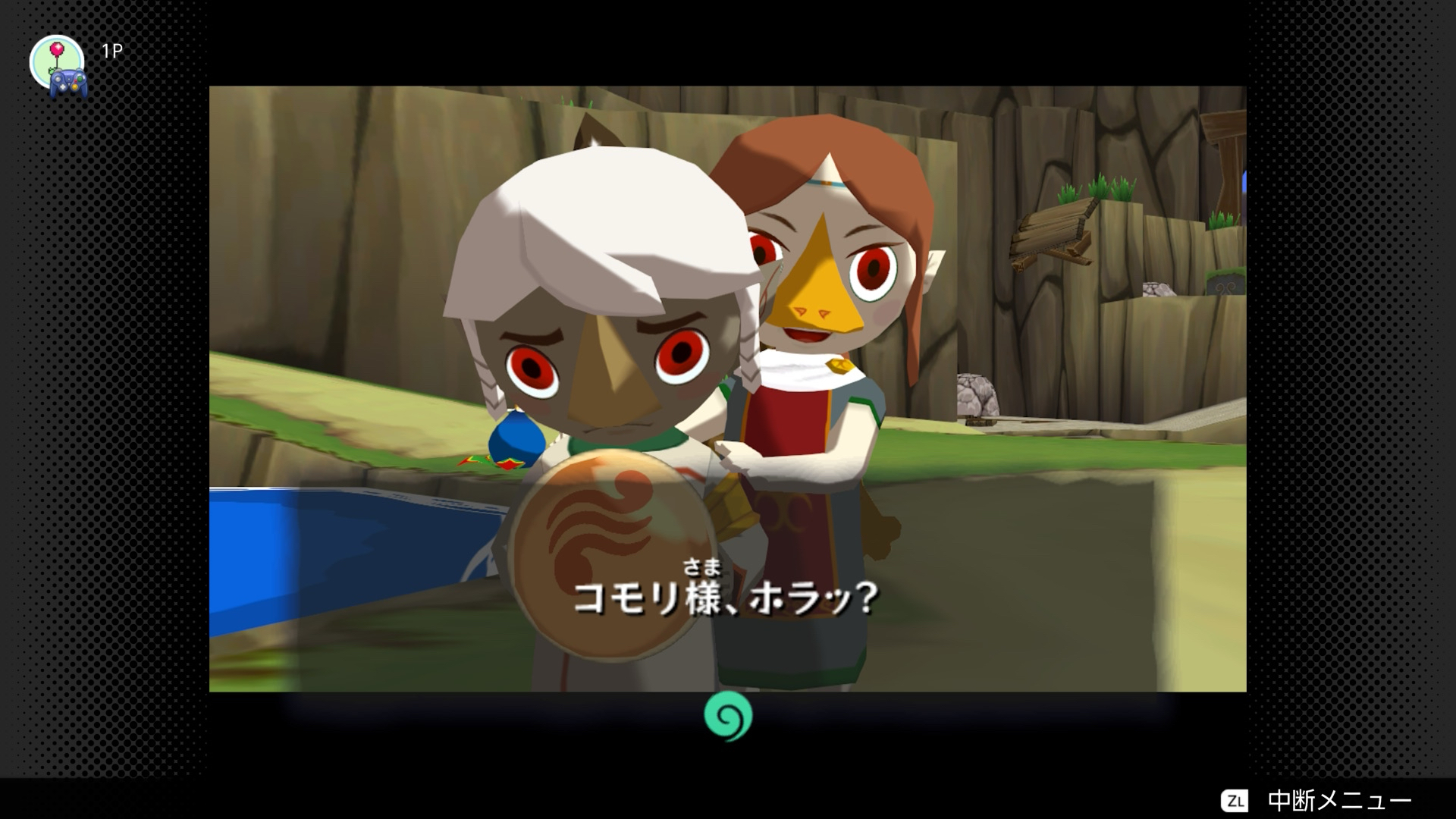The height and width of the screenshot is (819, 1456).
Task: Open the 中断メニュー suspend menu label
Action: click(x=1338, y=801)
